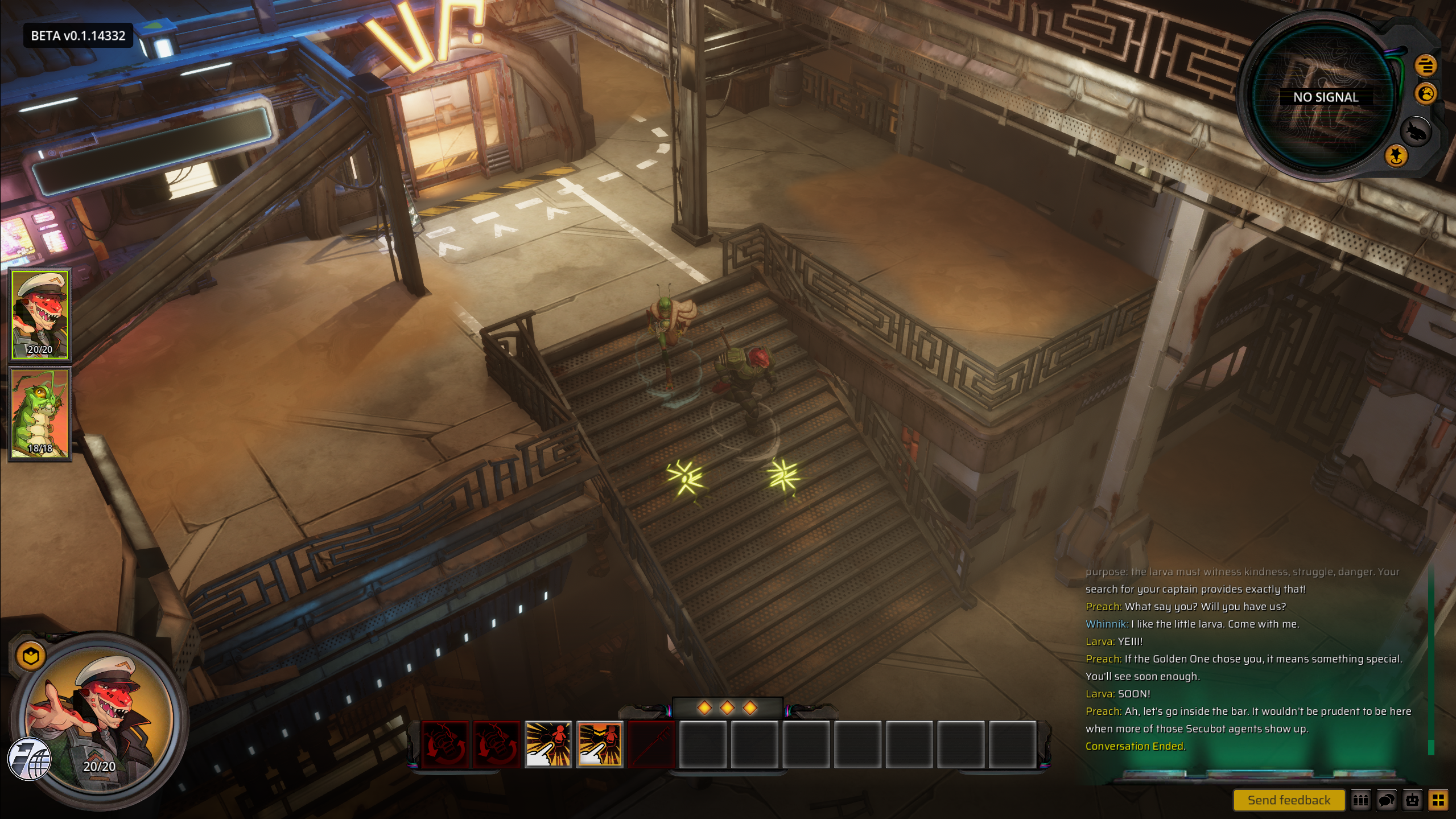
Task: Click the star location marker button
Action: click(x=1395, y=156)
